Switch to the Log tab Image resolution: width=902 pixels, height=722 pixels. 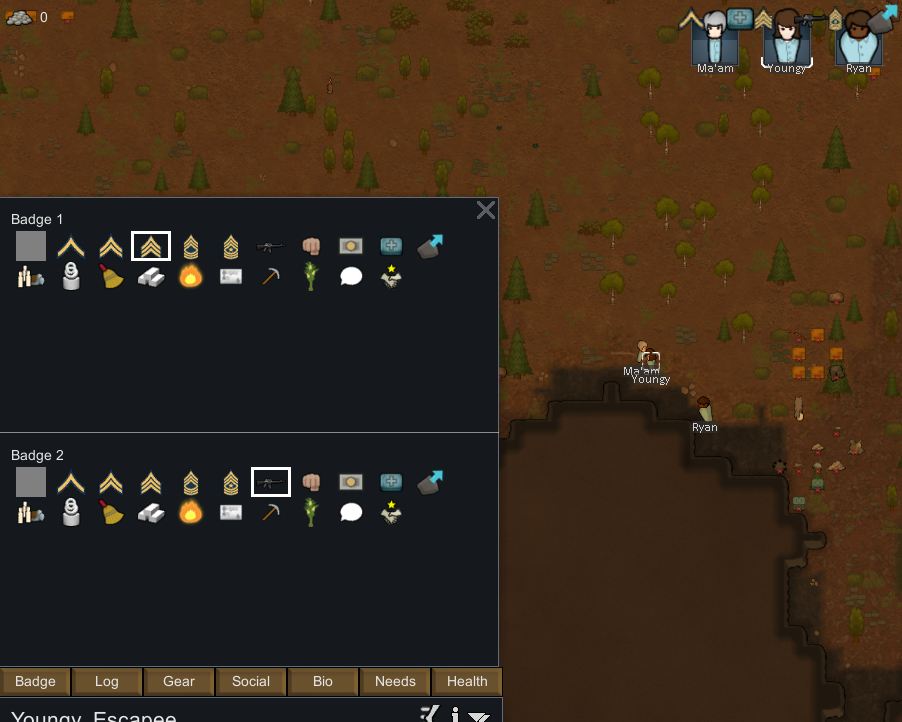click(107, 682)
